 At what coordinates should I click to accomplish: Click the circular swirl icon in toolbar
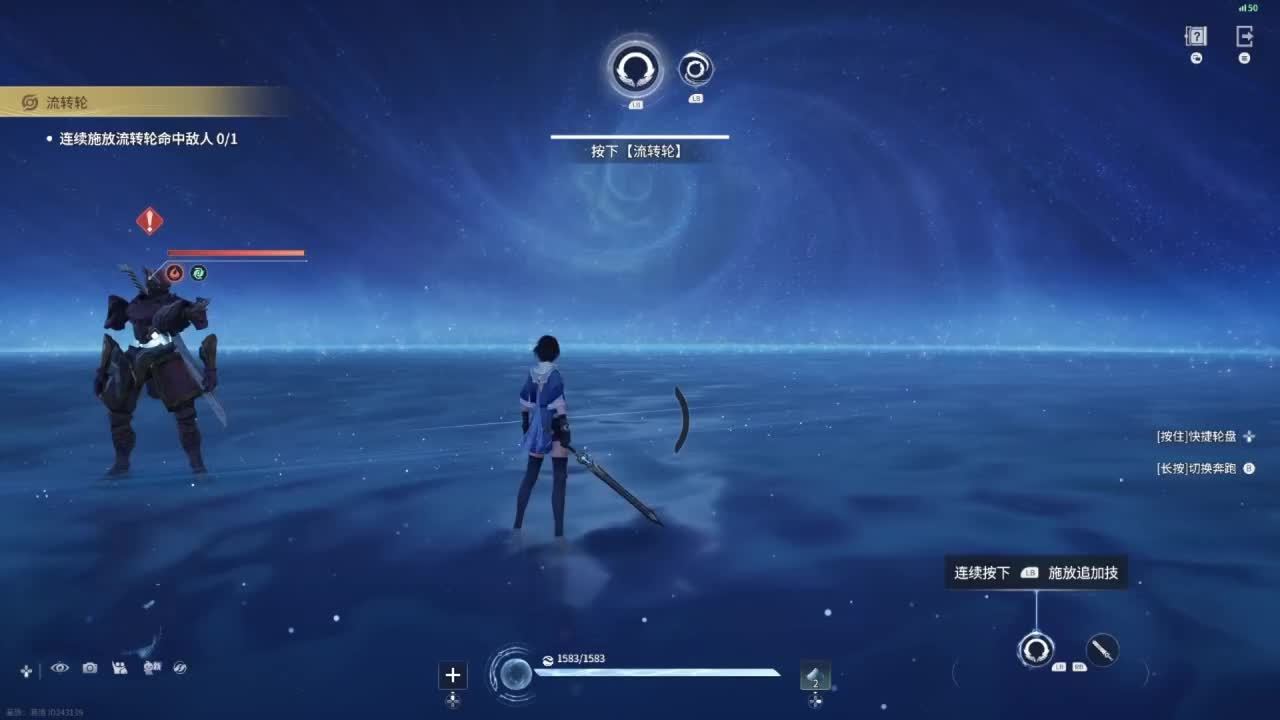tap(181, 668)
